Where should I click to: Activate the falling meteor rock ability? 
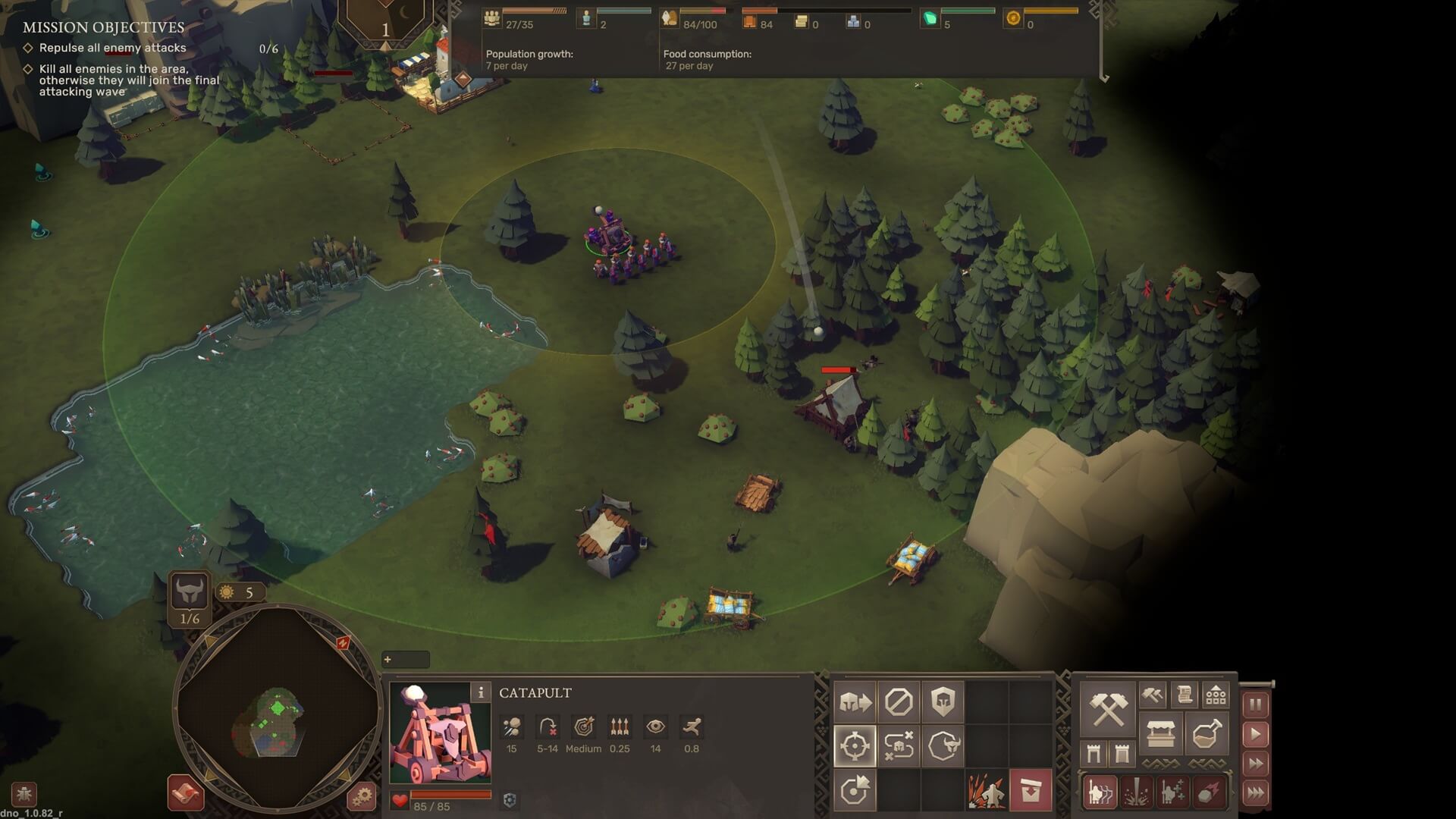tap(1208, 792)
